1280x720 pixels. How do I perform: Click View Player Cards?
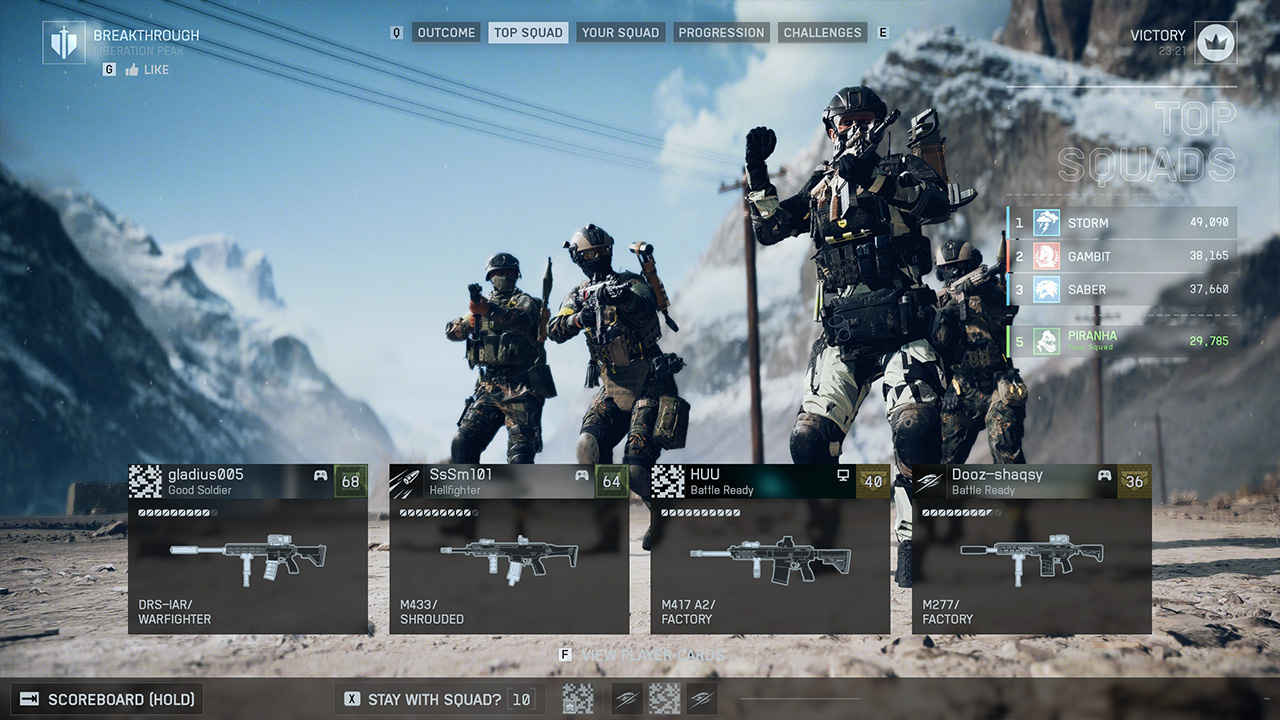tap(645, 655)
